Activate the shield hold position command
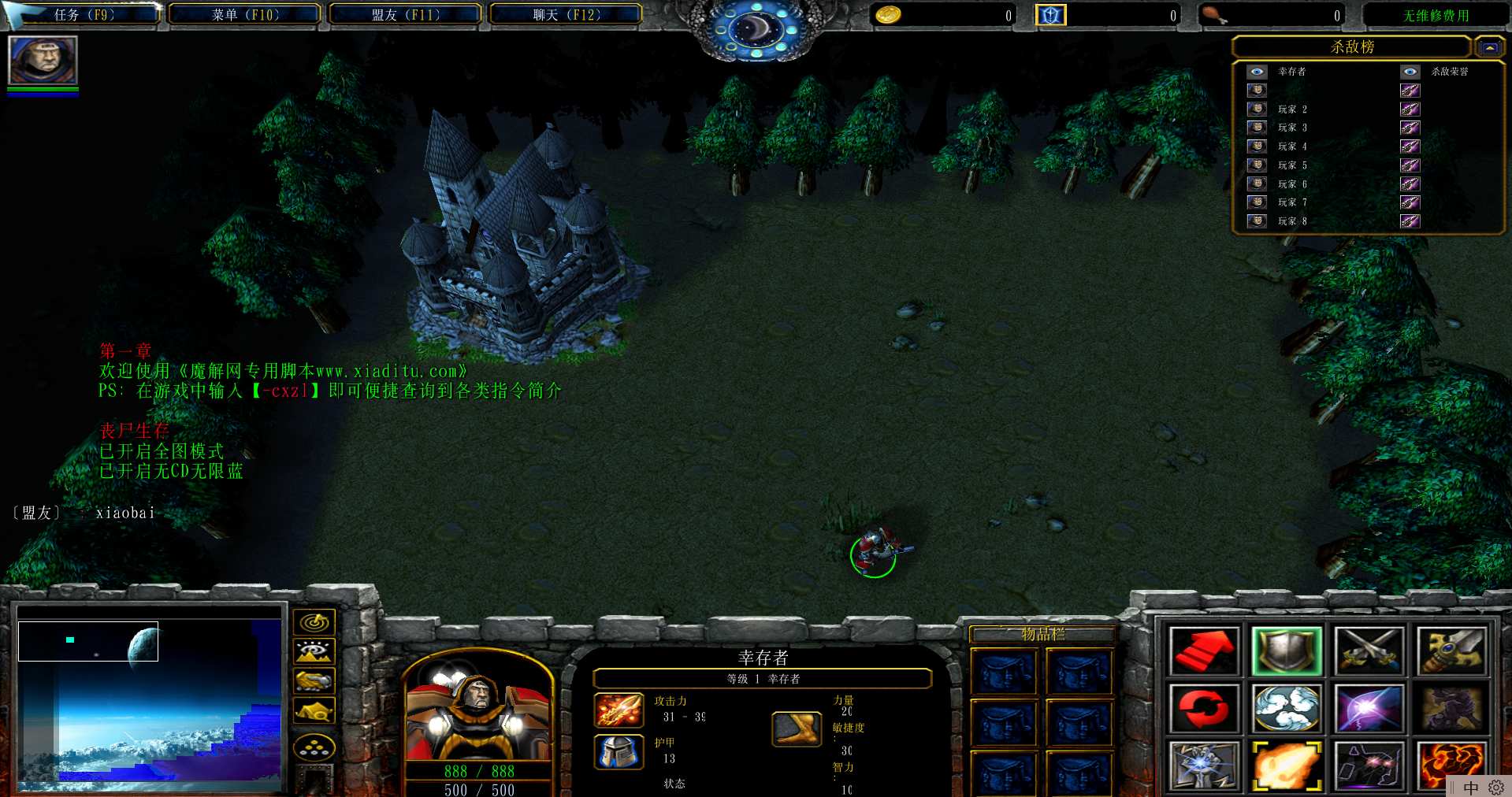This screenshot has height=797, width=1512. click(1286, 652)
